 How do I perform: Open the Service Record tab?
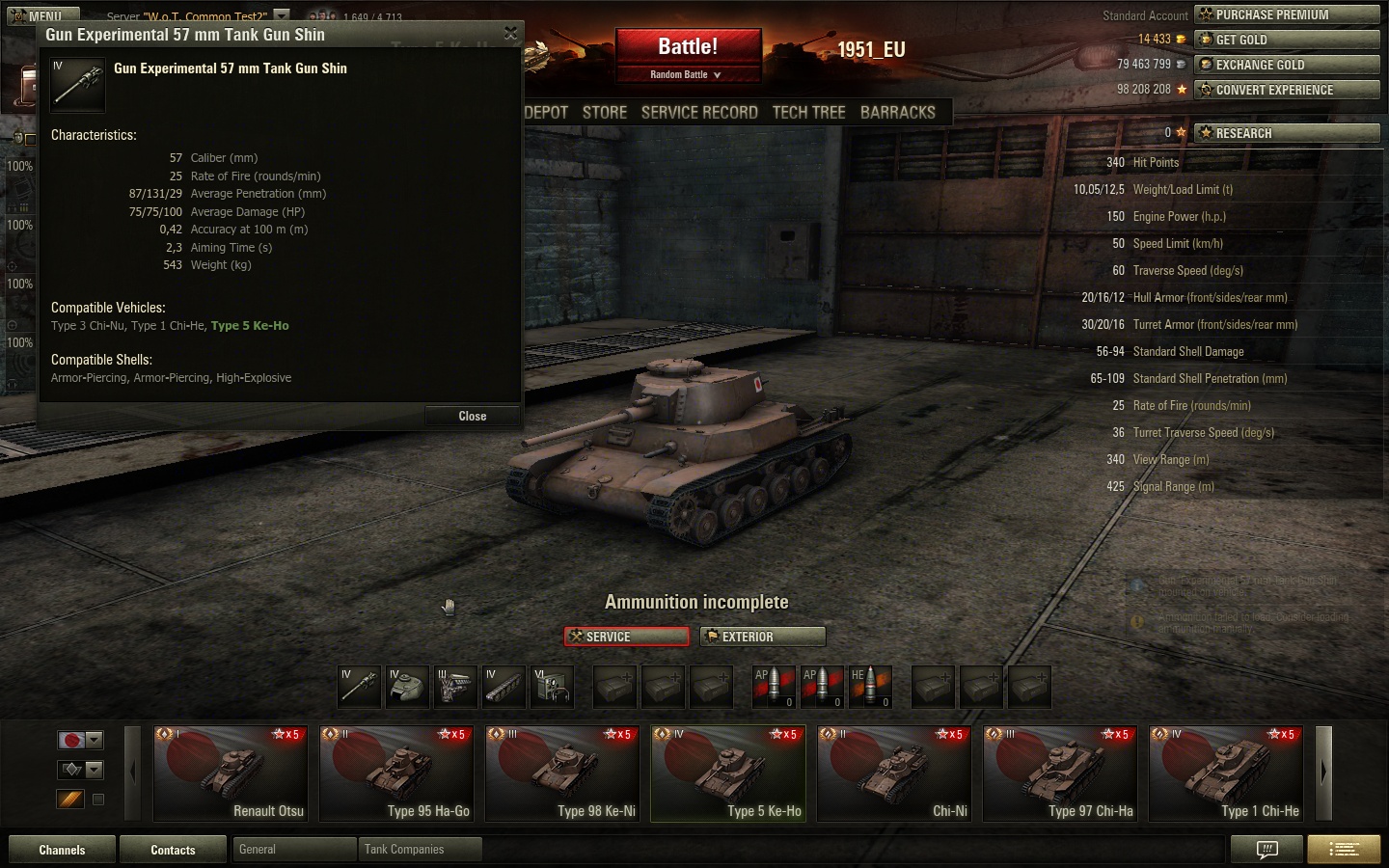pos(699,112)
